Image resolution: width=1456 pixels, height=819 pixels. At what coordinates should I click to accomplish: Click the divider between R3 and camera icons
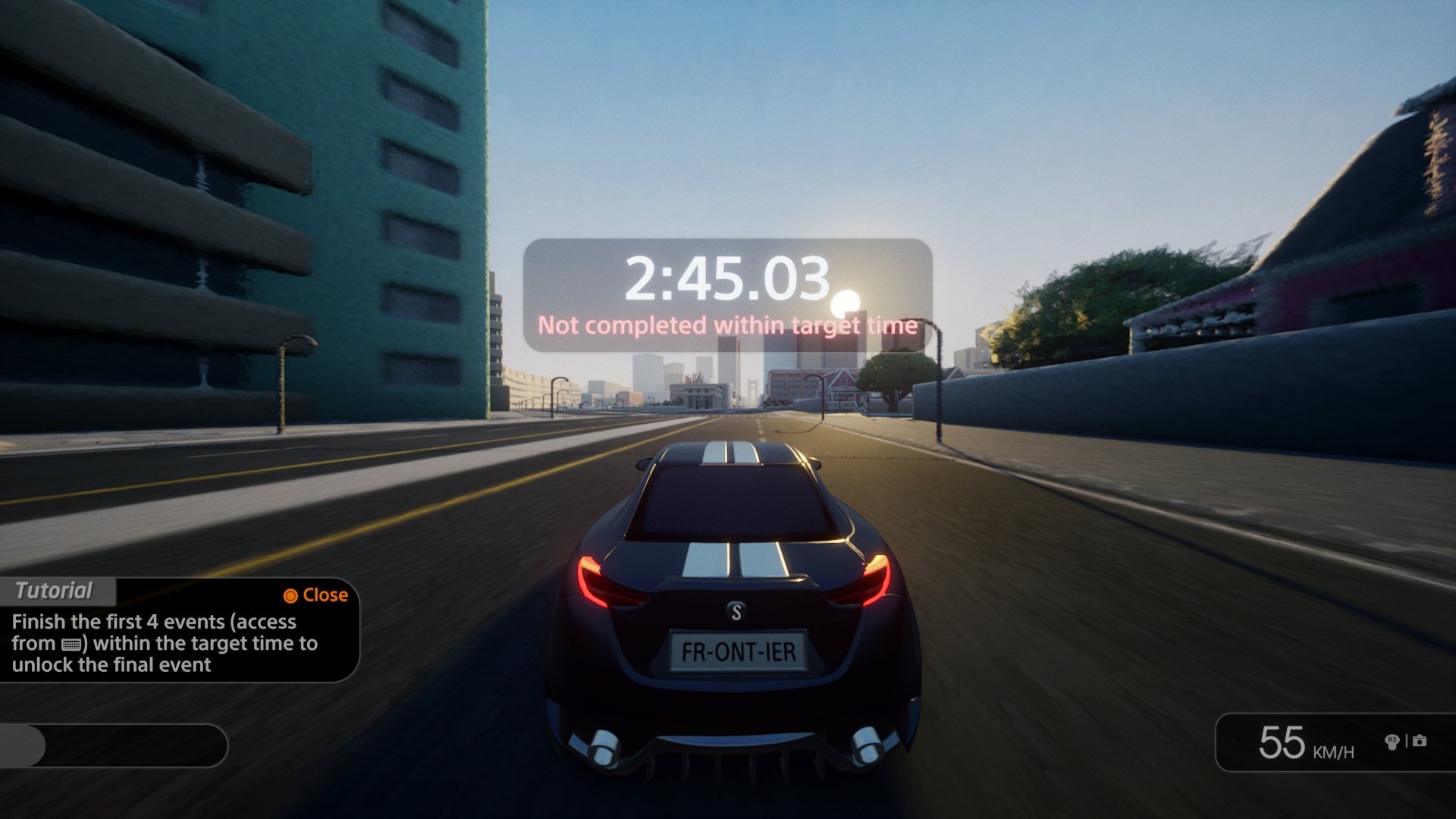[x=1407, y=740]
